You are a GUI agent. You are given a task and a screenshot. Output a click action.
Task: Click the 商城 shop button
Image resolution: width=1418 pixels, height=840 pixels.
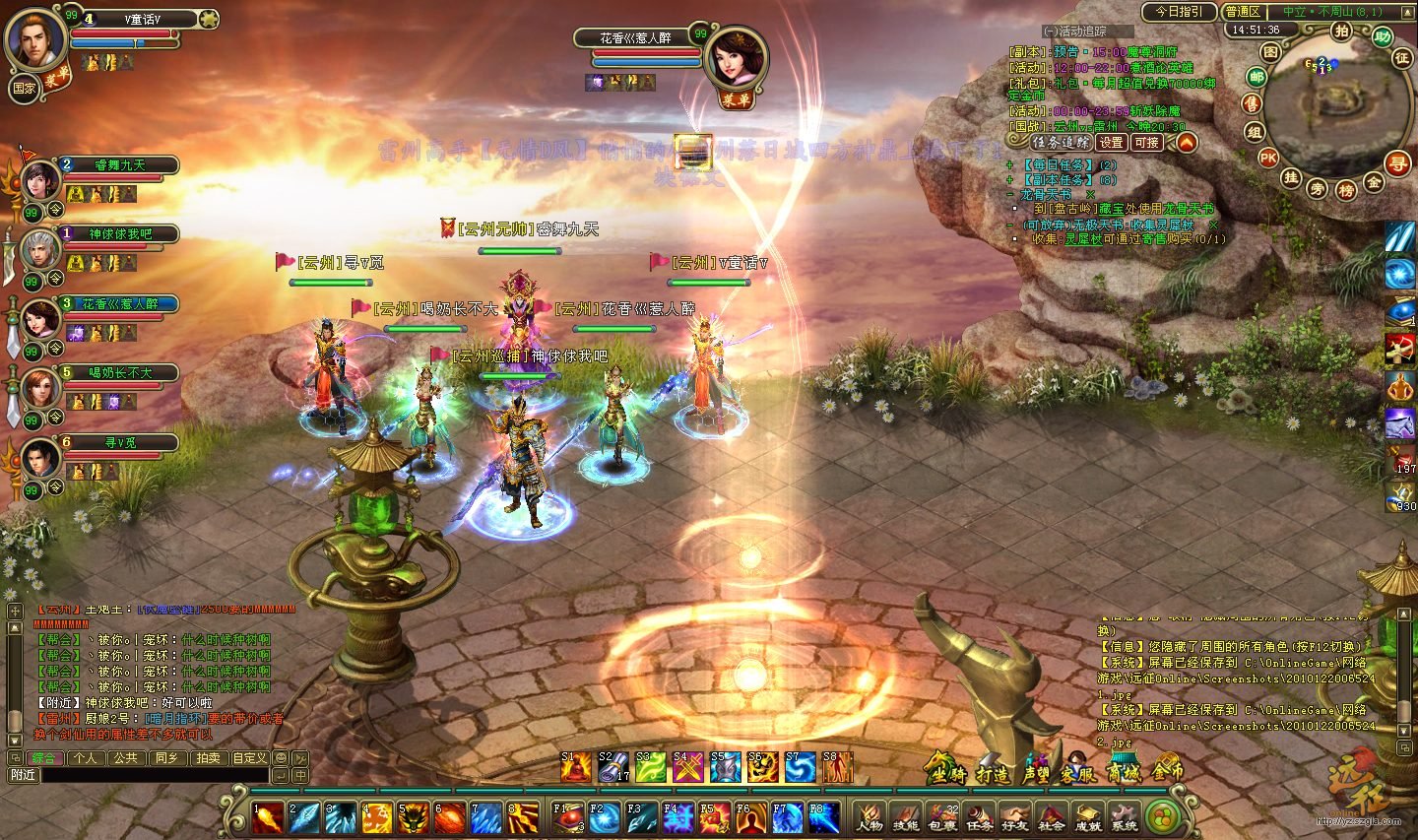(x=1124, y=771)
